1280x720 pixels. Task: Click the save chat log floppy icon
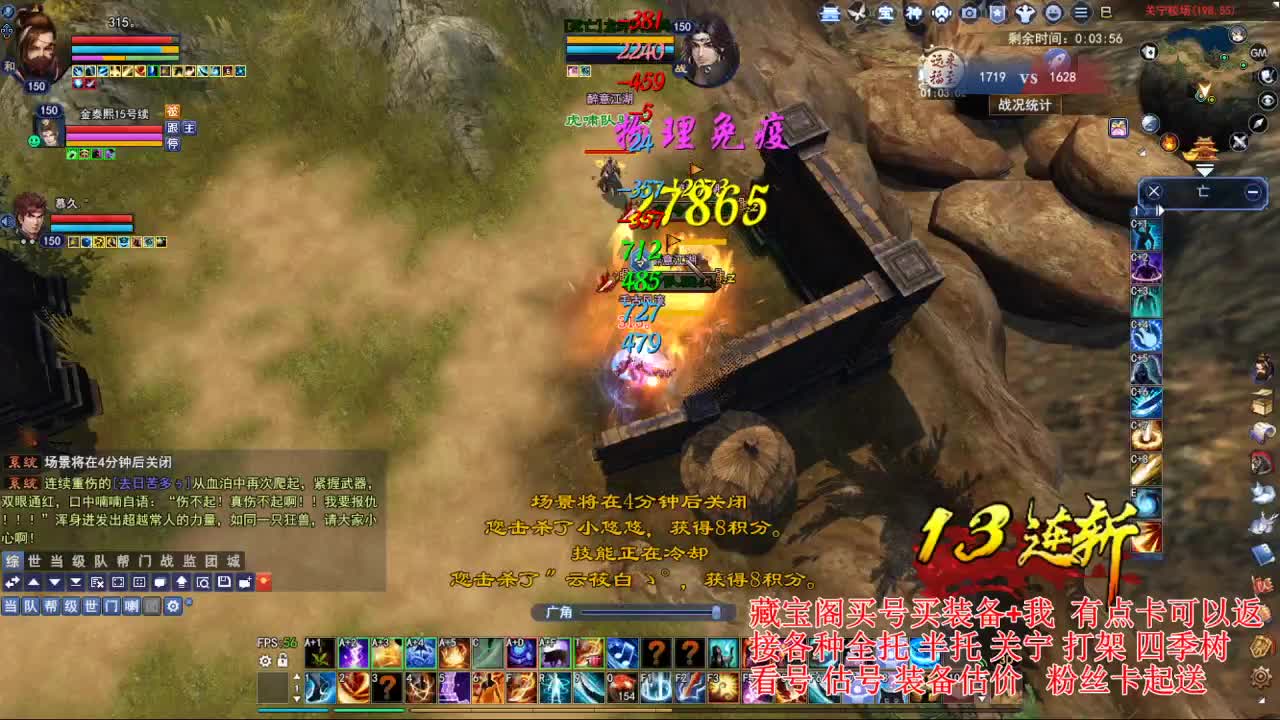[x=223, y=582]
